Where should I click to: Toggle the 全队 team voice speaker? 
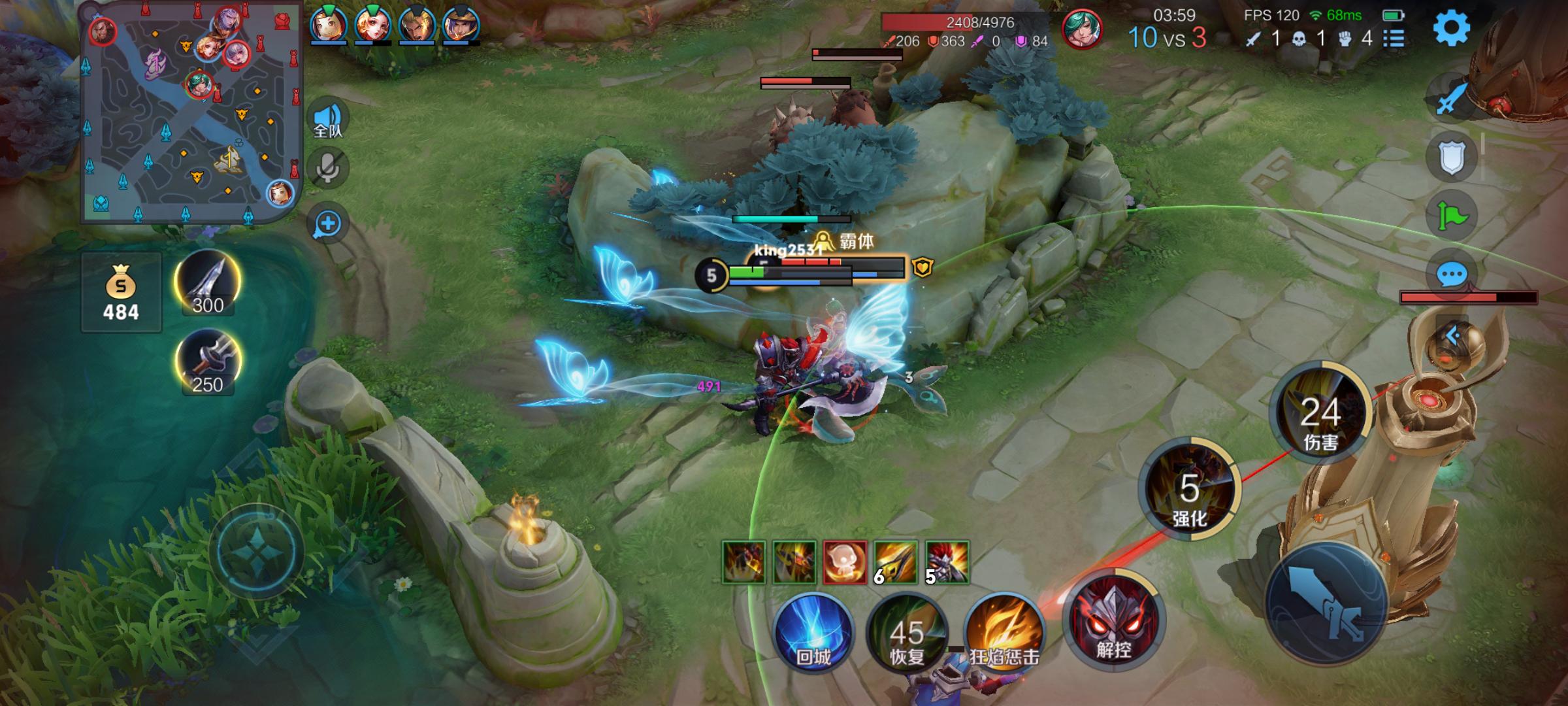[328, 119]
